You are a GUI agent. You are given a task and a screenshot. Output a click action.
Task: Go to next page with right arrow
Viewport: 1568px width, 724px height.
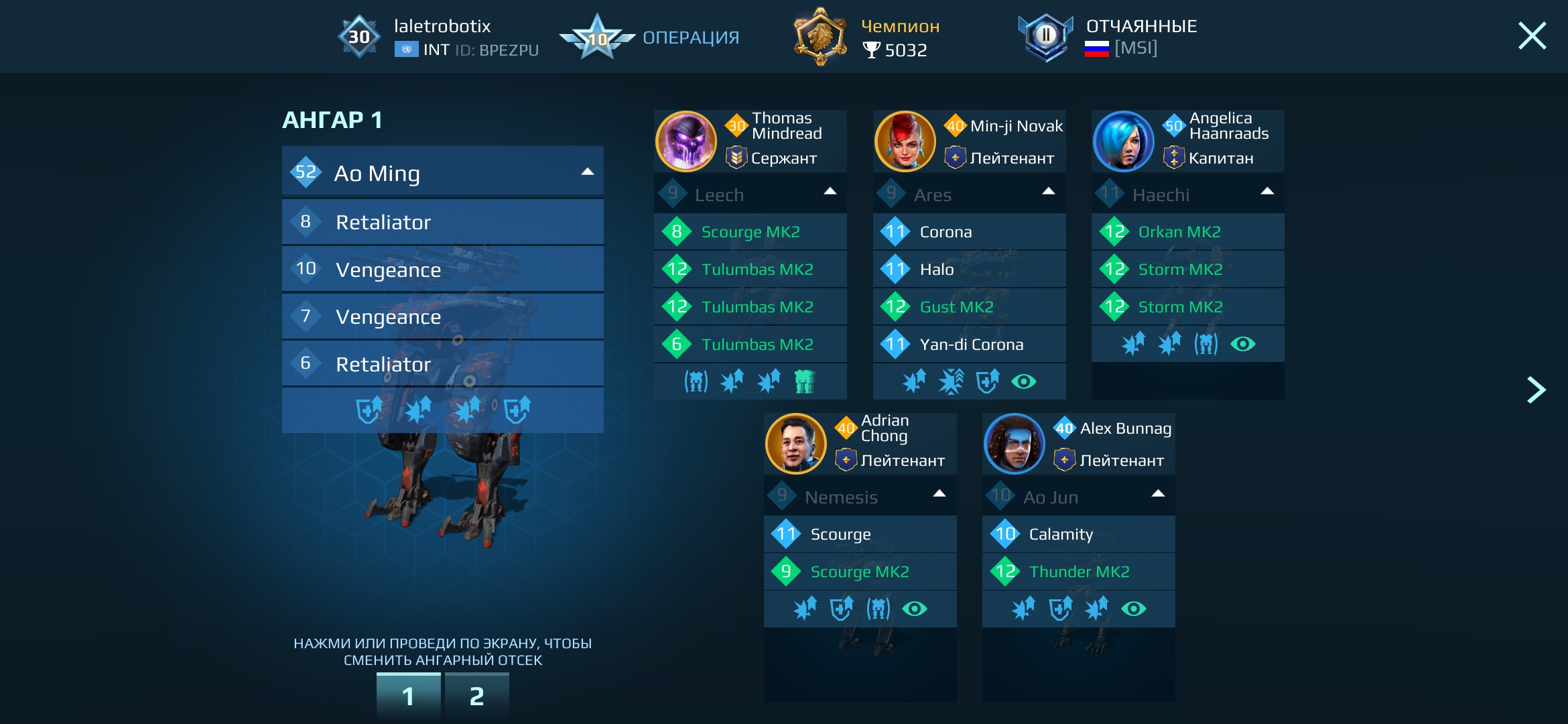[x=1537, y=389]
